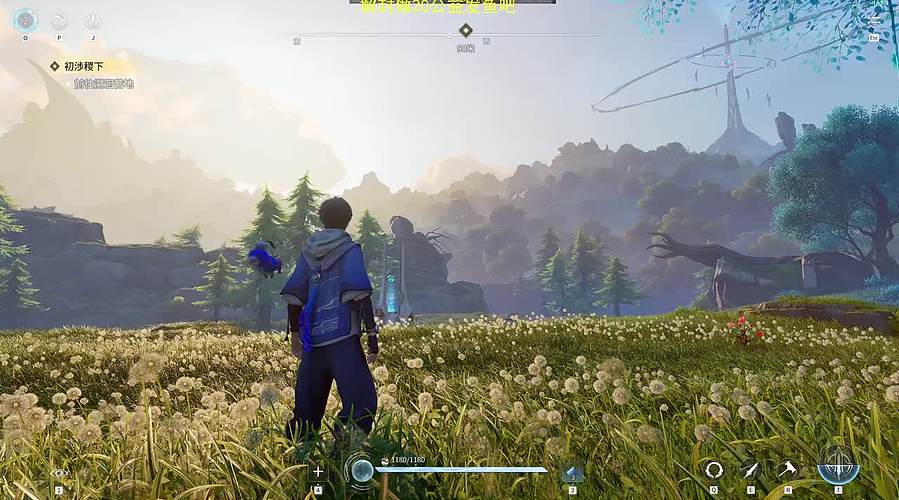Open the cloud-shaped icon panel
The width and height of the screenshot is (899, 500).
[59, 21]
